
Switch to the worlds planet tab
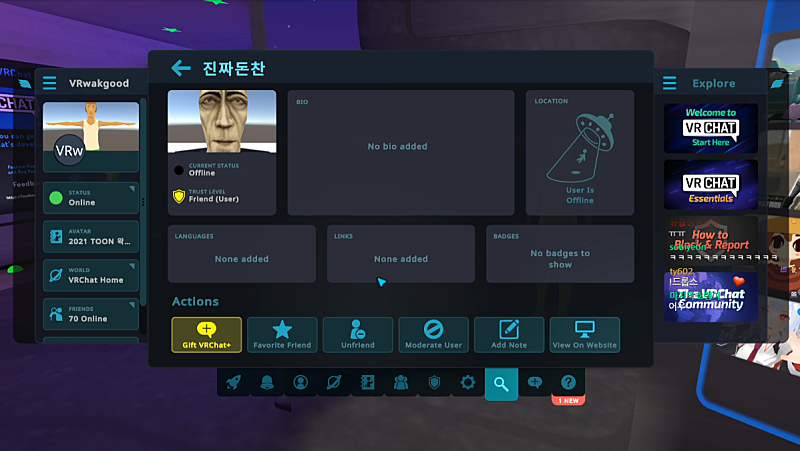(334, 382)
